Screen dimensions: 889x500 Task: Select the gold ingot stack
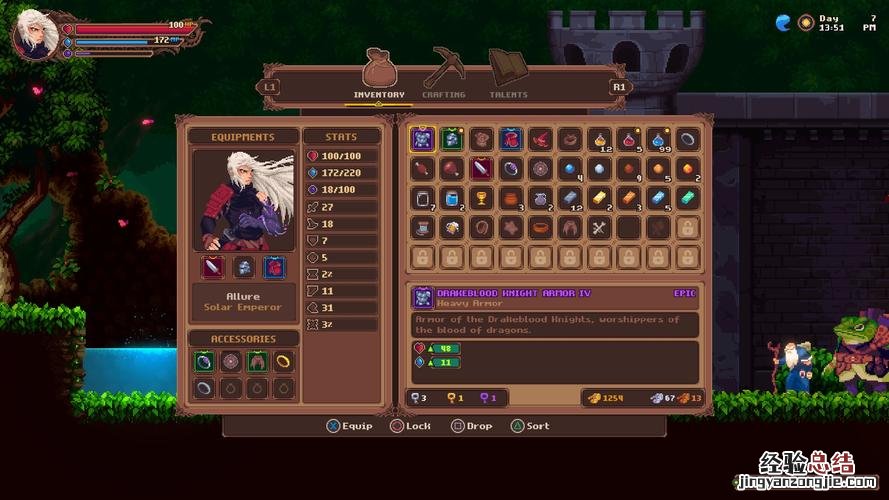tap(598, 198)
